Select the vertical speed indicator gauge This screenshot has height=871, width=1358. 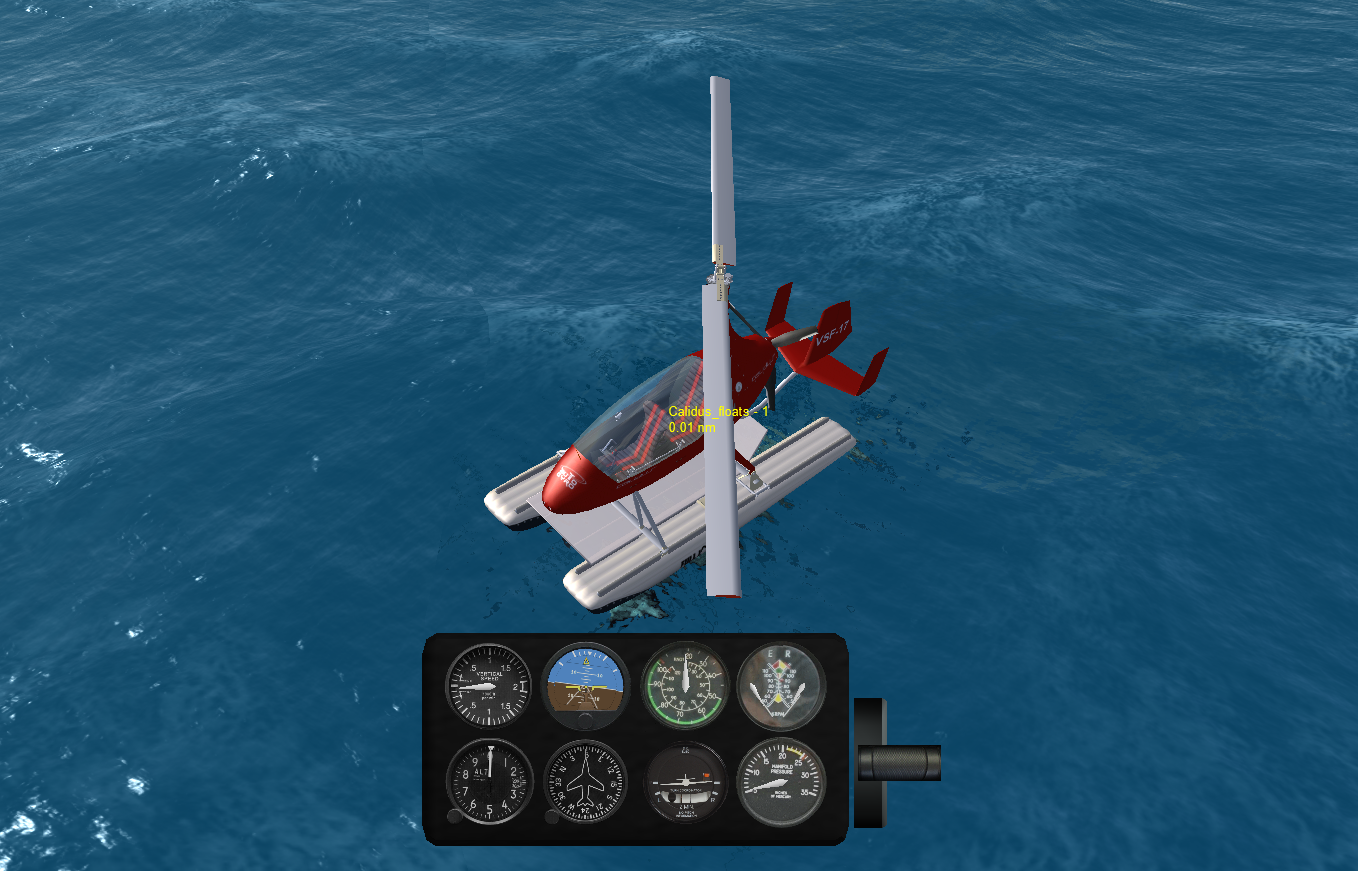click(490, 685)
